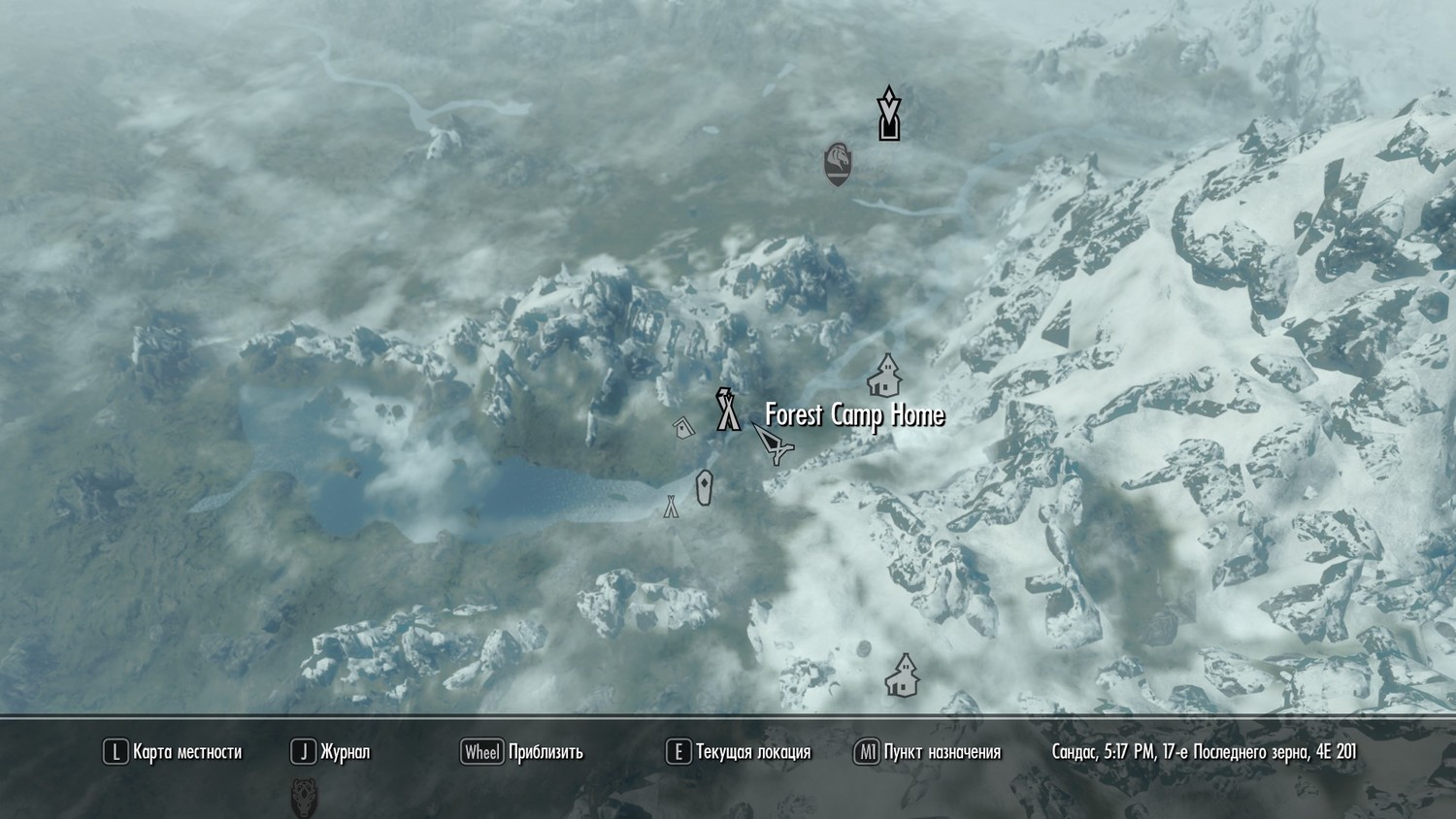This screenshot has width=1456, height=819.
Task: Select the small unexplored tent camp marker
Action: 670,507
